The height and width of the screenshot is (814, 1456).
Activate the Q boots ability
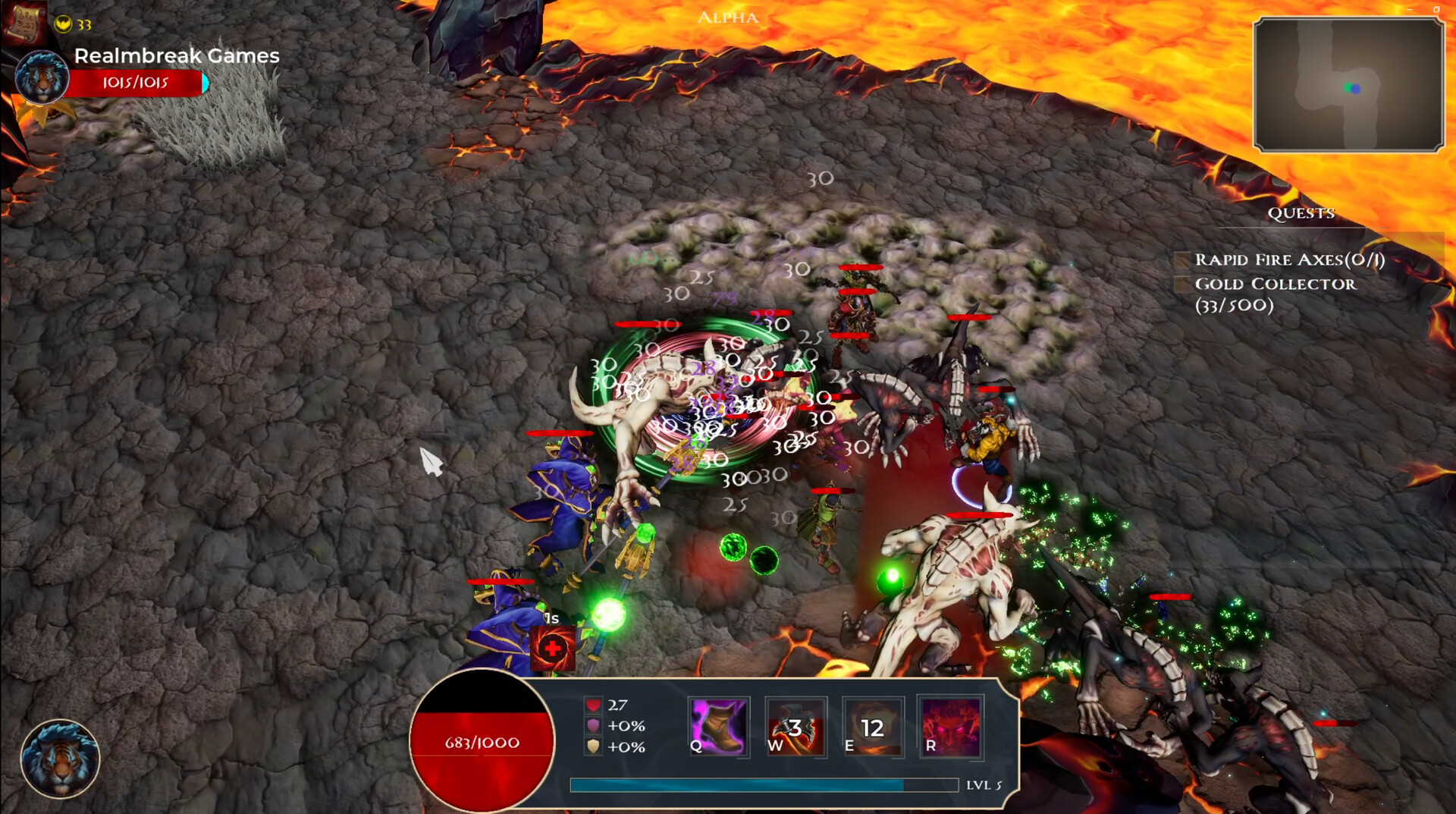pos(717,727)
